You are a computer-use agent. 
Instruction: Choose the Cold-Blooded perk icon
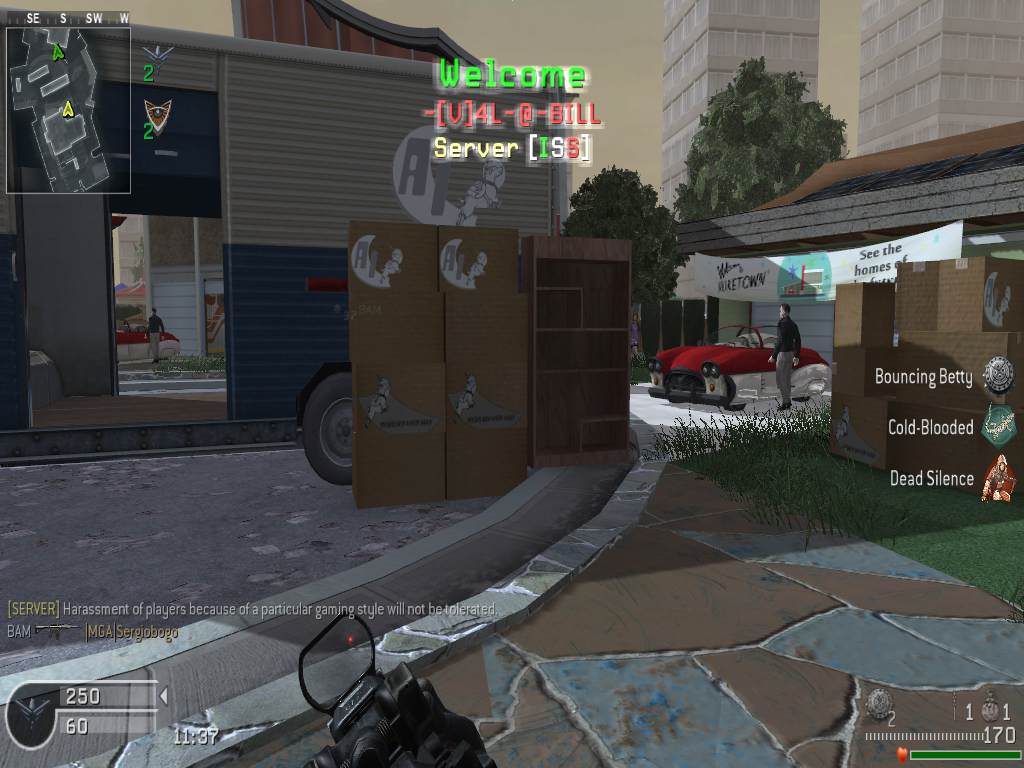[997, 426]
